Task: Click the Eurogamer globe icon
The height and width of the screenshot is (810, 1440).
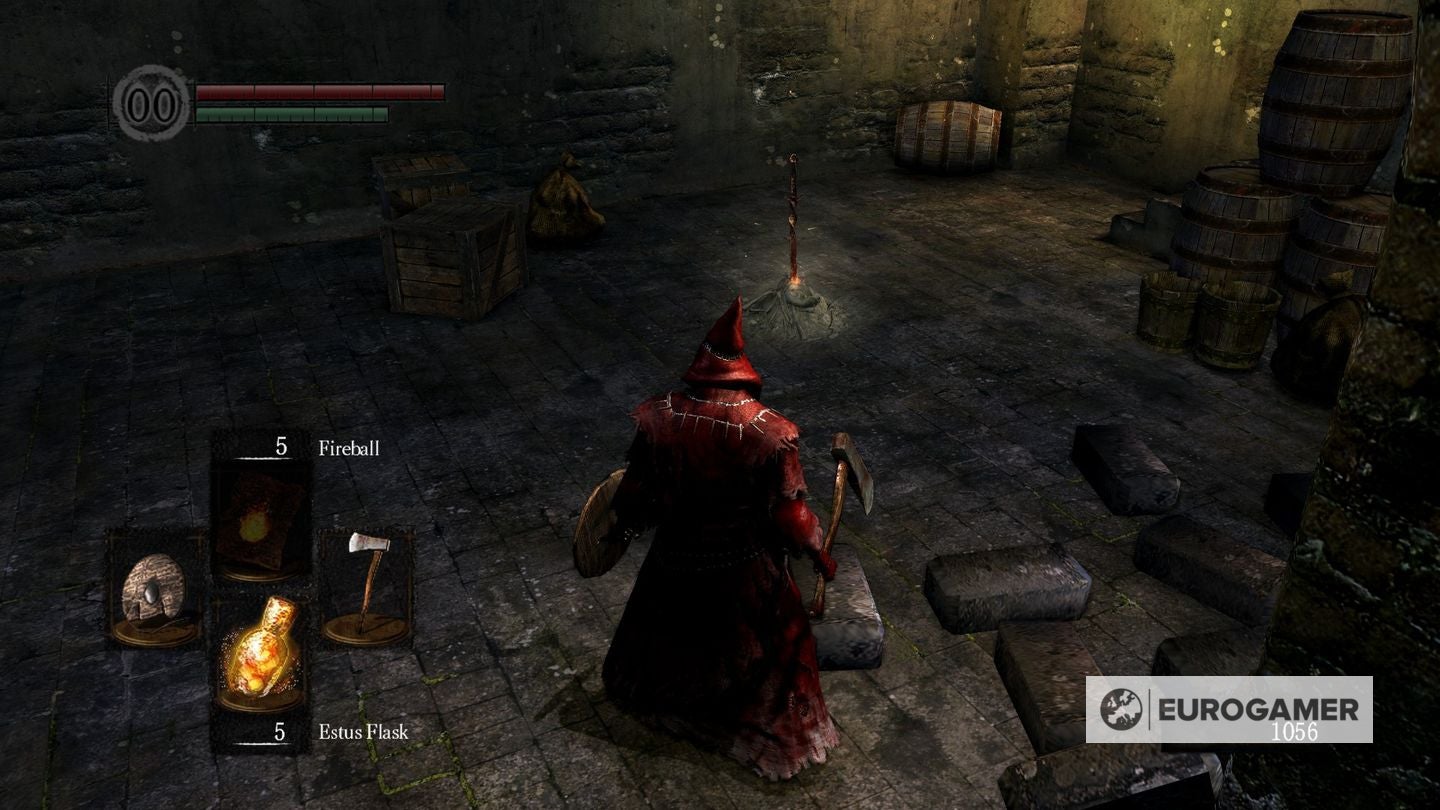Action: tap(1122, 707)
